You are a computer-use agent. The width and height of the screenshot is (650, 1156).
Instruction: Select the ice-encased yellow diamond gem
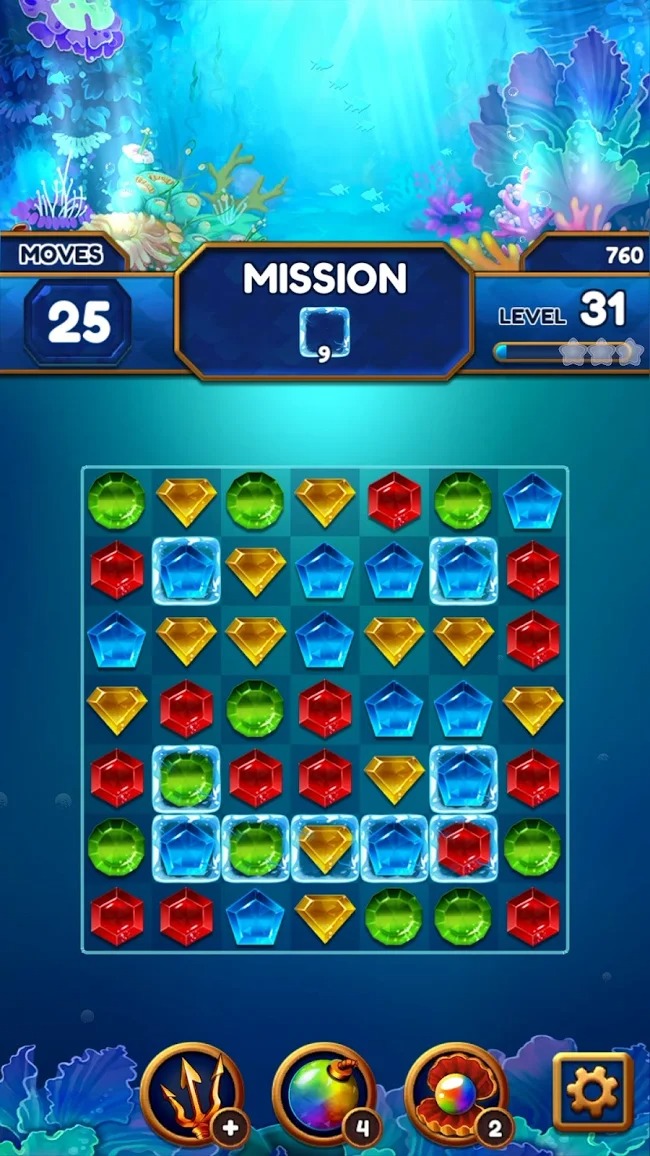click(x=325, y=847)
